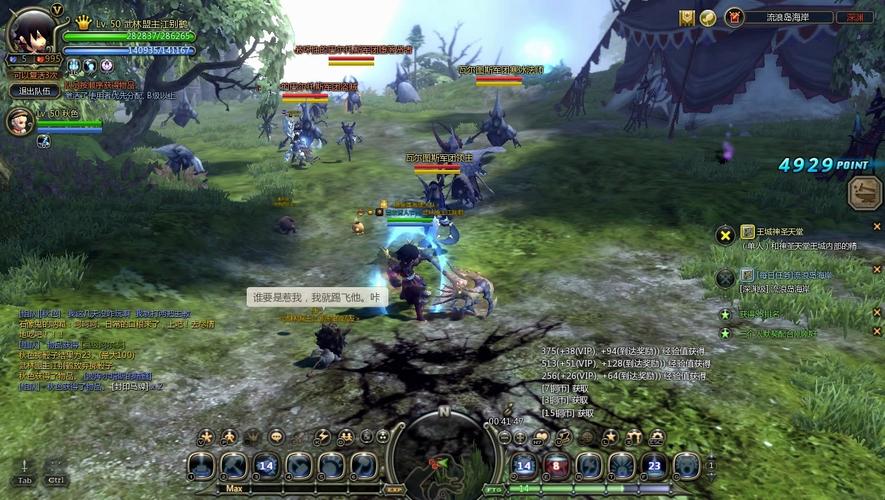
Task: Use the skill showing cooldown 23
Action: 654,465
